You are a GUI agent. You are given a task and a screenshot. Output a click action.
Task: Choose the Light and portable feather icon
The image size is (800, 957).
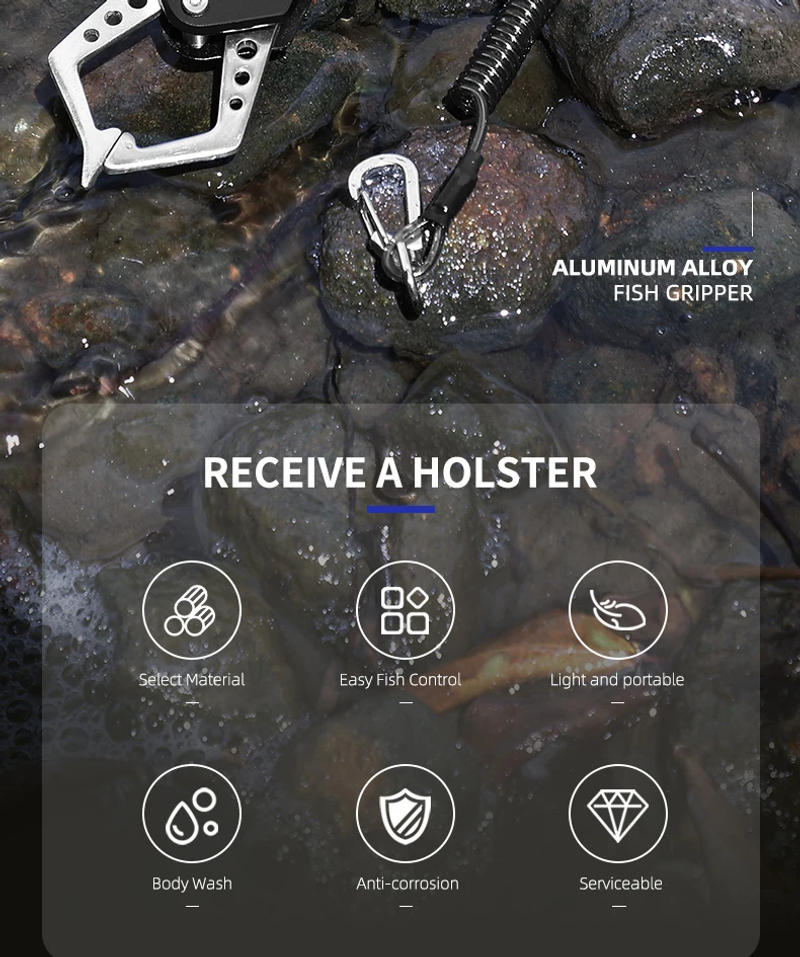[618, 610]
